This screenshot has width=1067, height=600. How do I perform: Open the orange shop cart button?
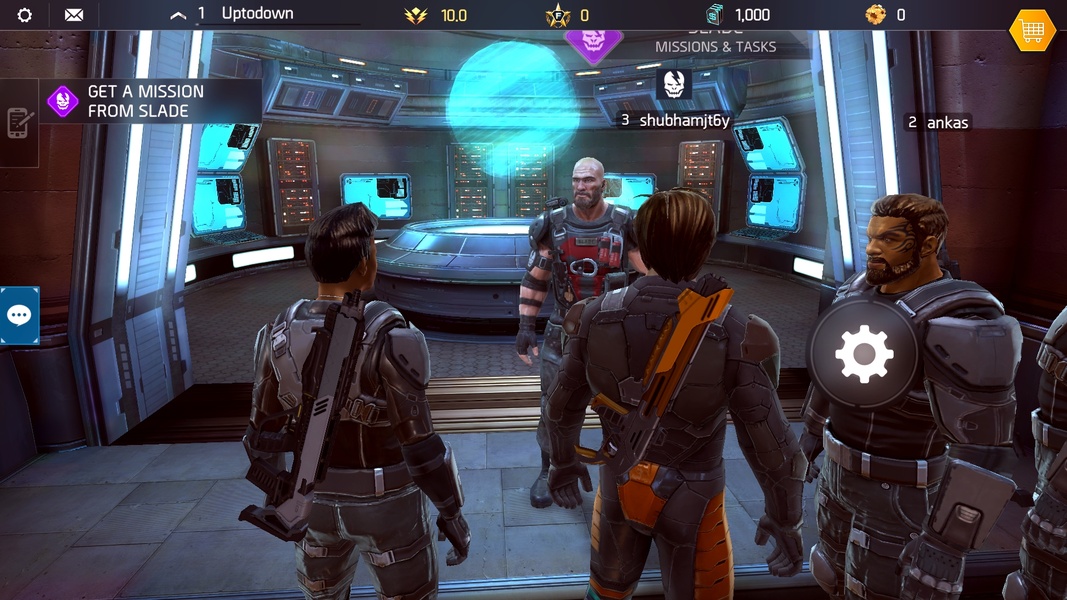coord(1032,31)
